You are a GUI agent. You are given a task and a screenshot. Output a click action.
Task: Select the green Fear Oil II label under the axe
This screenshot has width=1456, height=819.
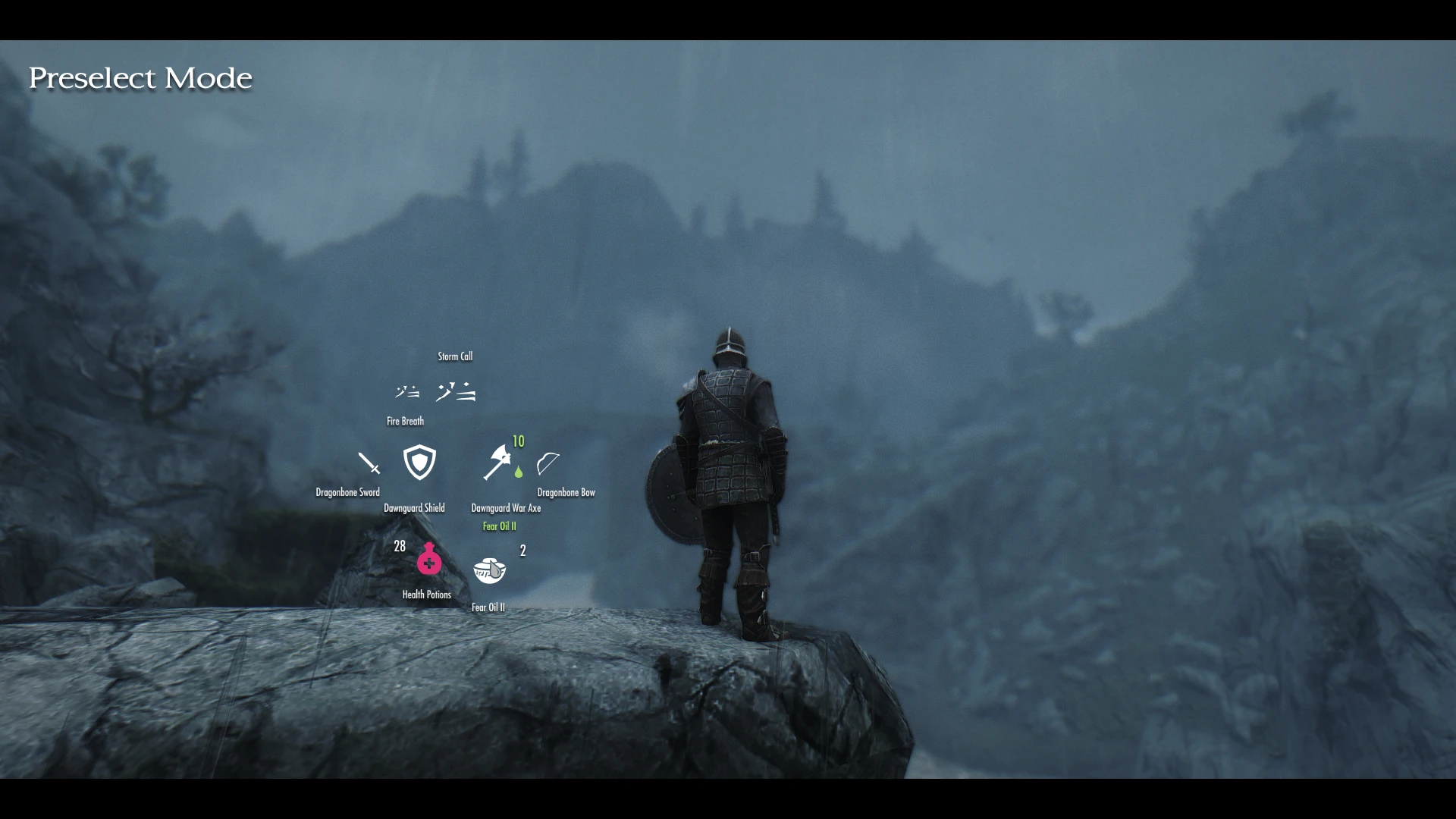(x=499, y=526)
